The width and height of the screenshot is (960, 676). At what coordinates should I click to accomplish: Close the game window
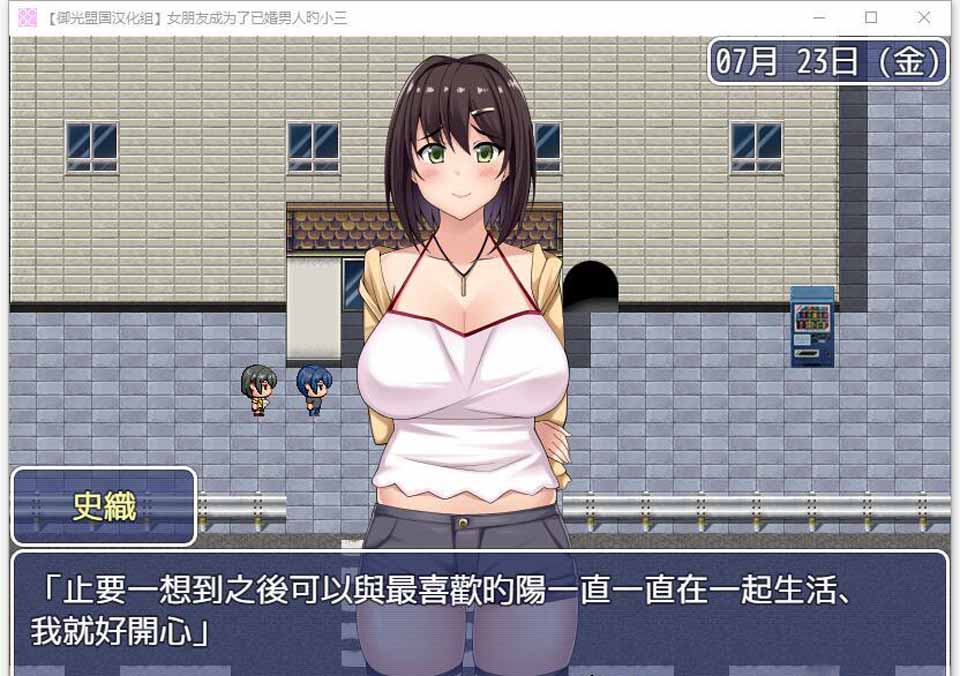pos(923,18)
